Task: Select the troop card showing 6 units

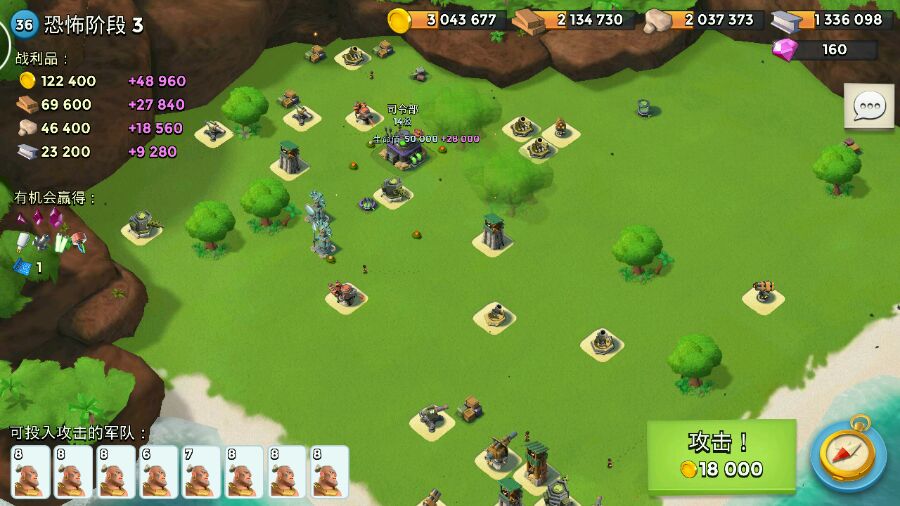Action: tap(159, 471)
